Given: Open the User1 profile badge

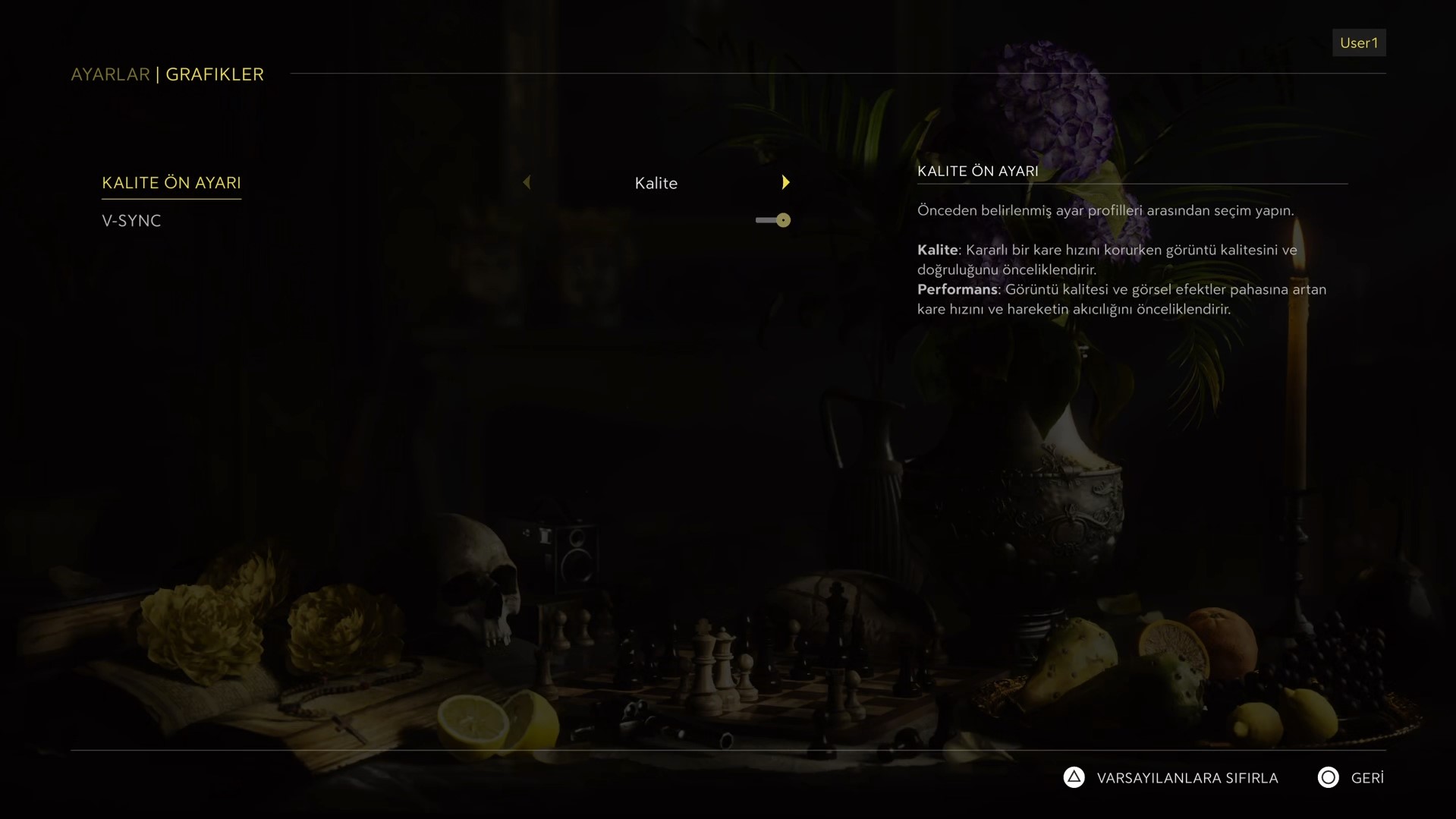Looking at the screenshot, I should click(x=1358, y=43).
